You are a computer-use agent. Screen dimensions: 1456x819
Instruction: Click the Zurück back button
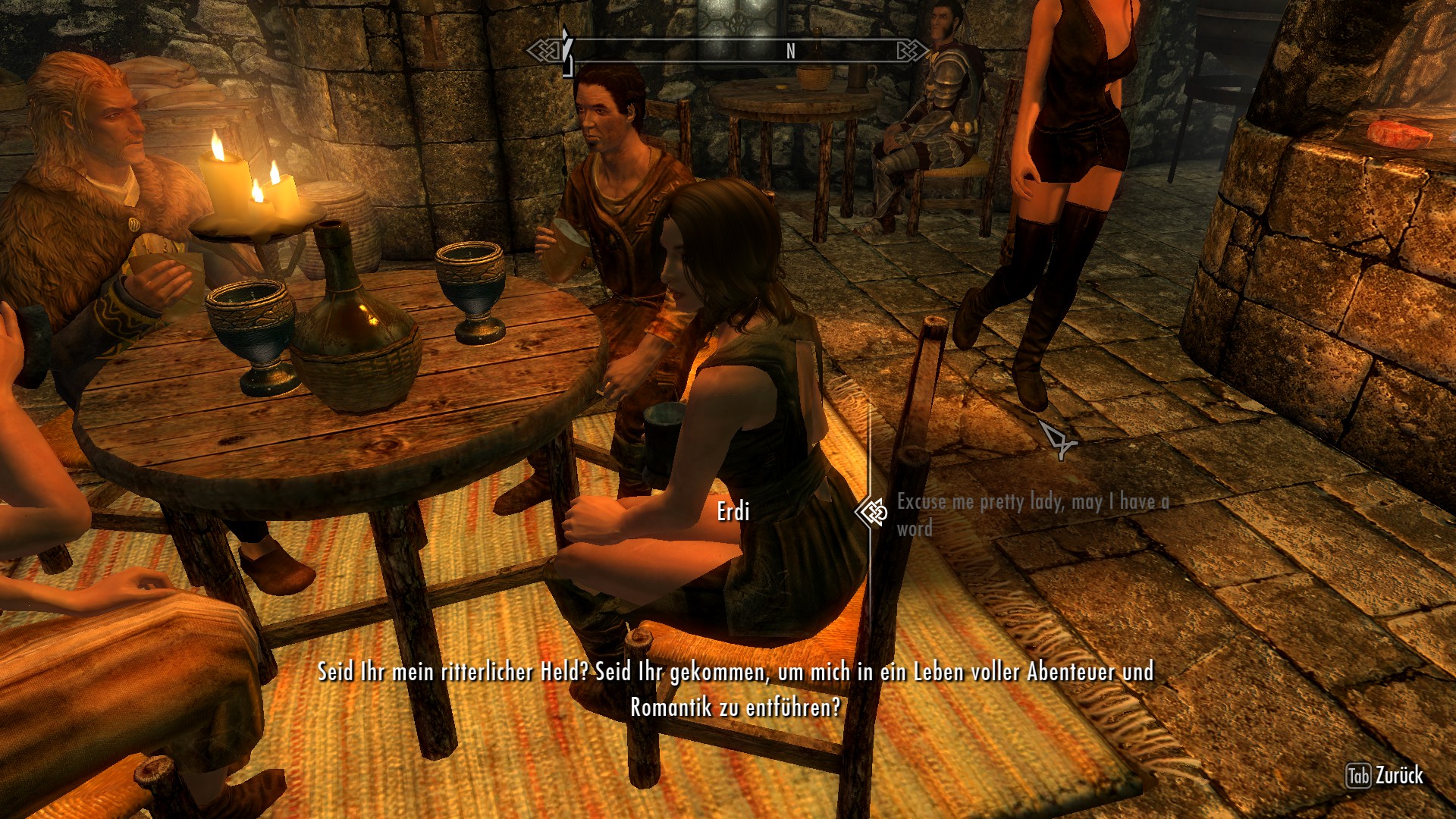[1385, 776]
